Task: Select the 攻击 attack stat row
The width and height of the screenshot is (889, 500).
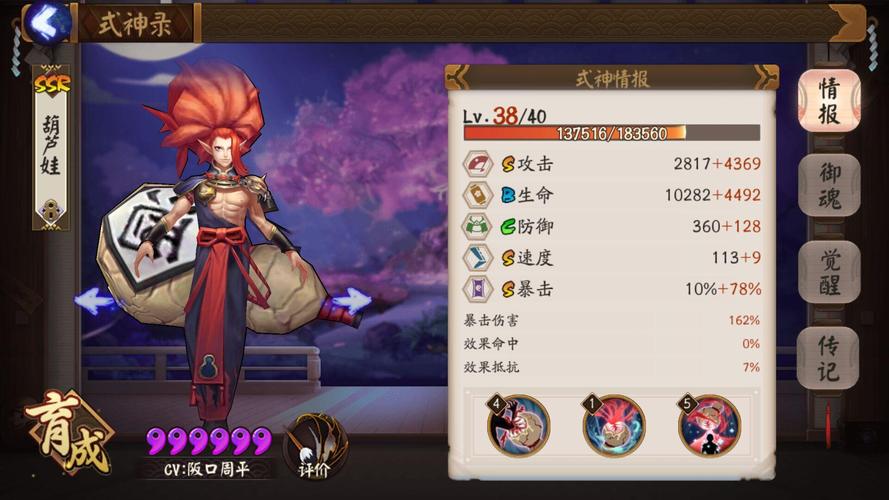Action: pos(611,163)
